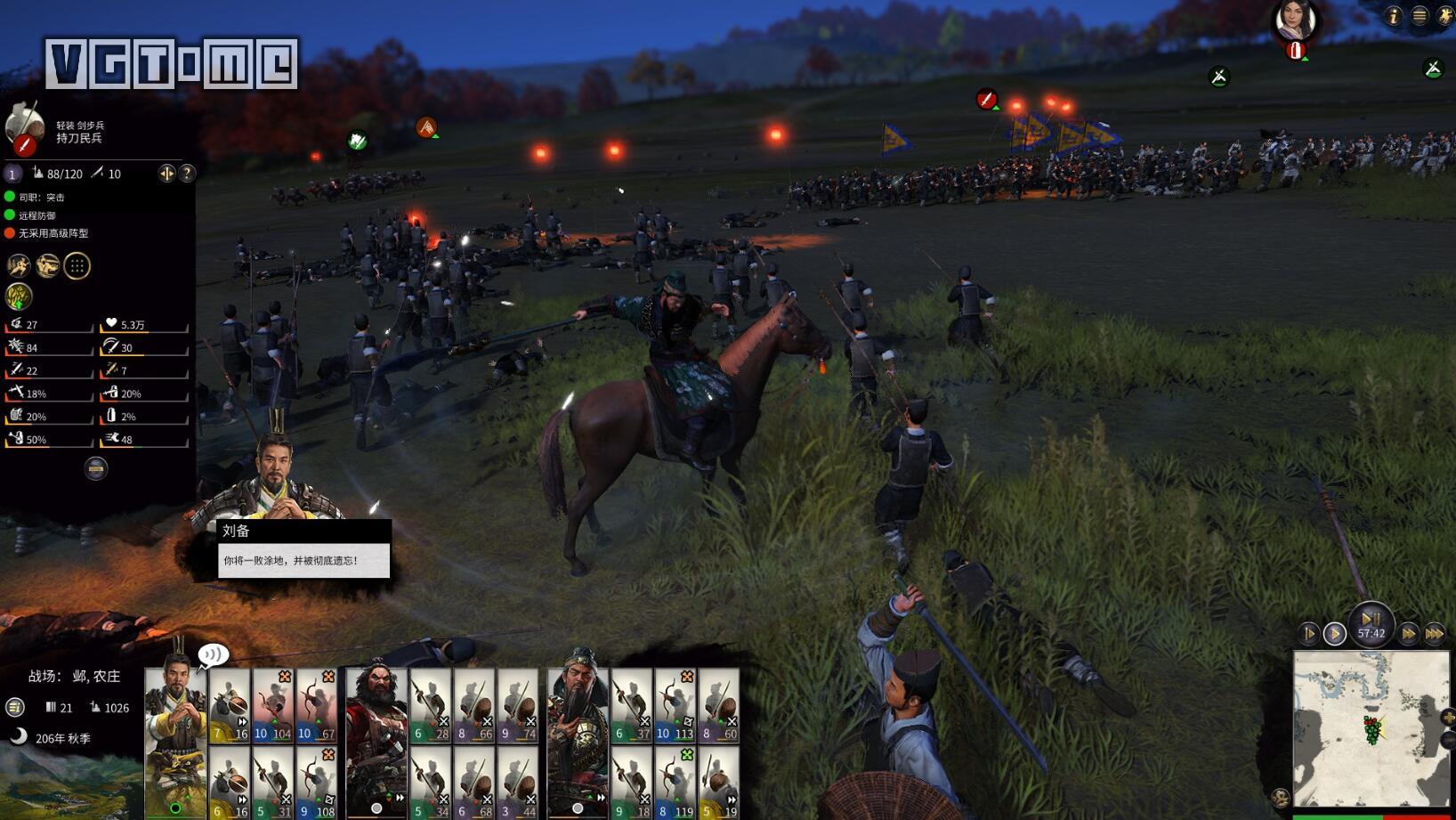Set battle speed to normal play

pos(1334,634)
